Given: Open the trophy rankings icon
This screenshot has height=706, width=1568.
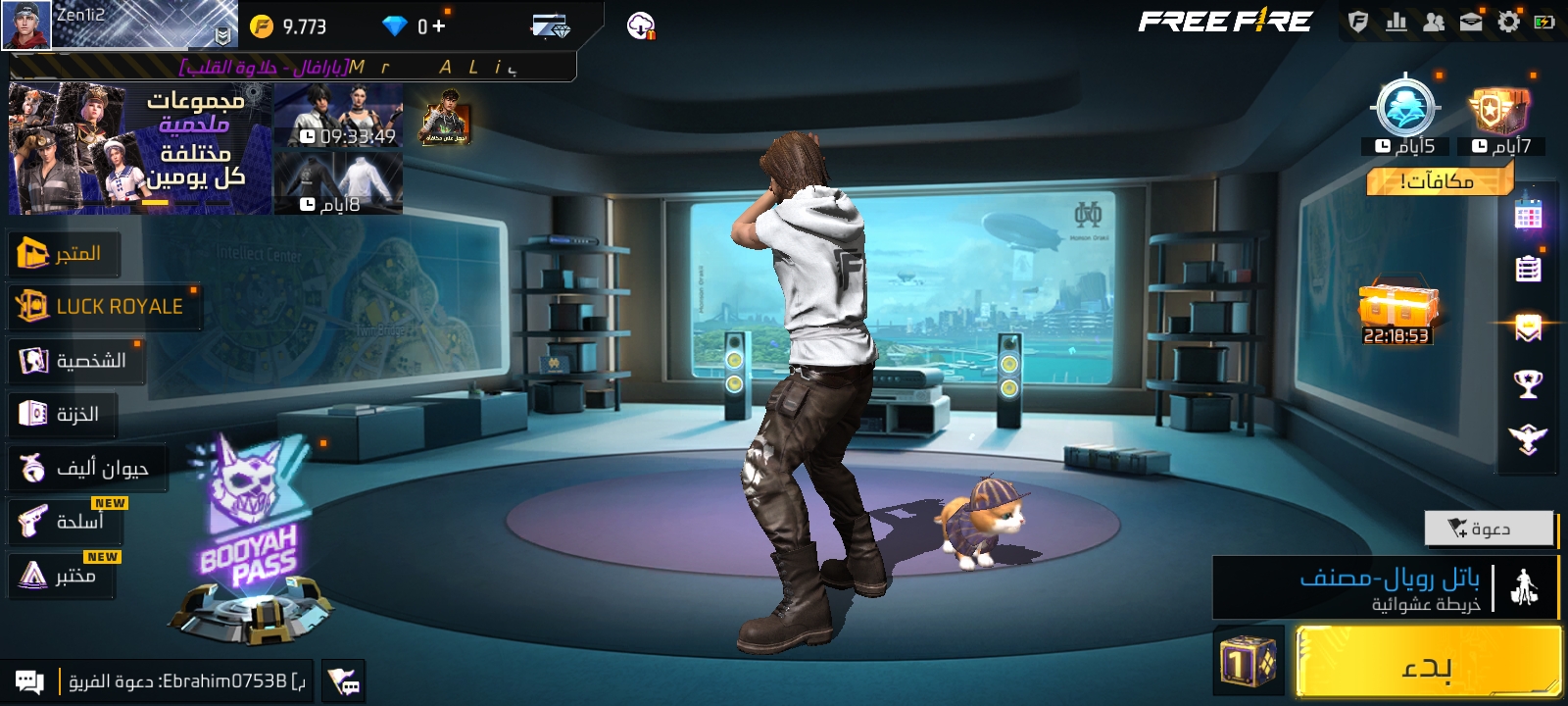Looking at the screenshot, I should (1528, 383).
